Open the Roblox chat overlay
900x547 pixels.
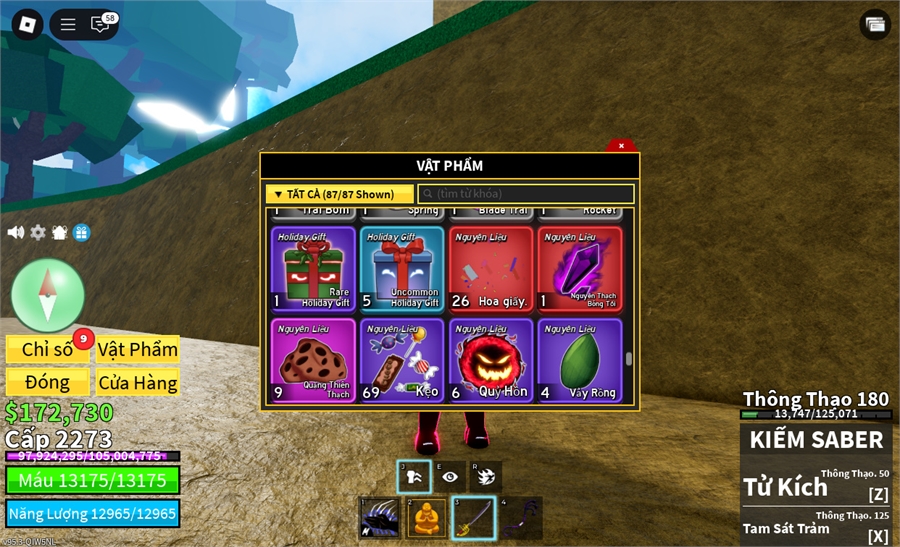(101, 24)
